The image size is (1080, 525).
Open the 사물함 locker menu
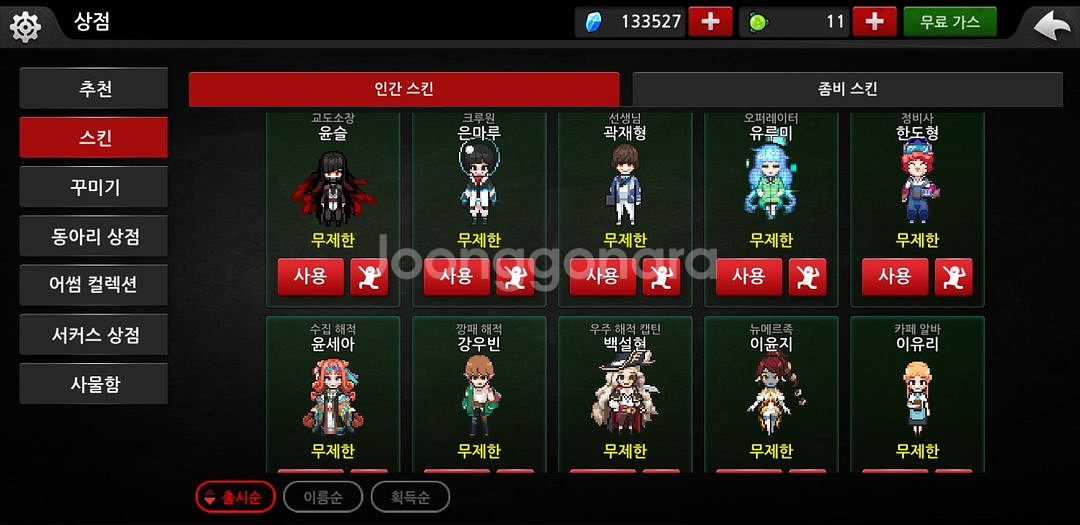94,383
